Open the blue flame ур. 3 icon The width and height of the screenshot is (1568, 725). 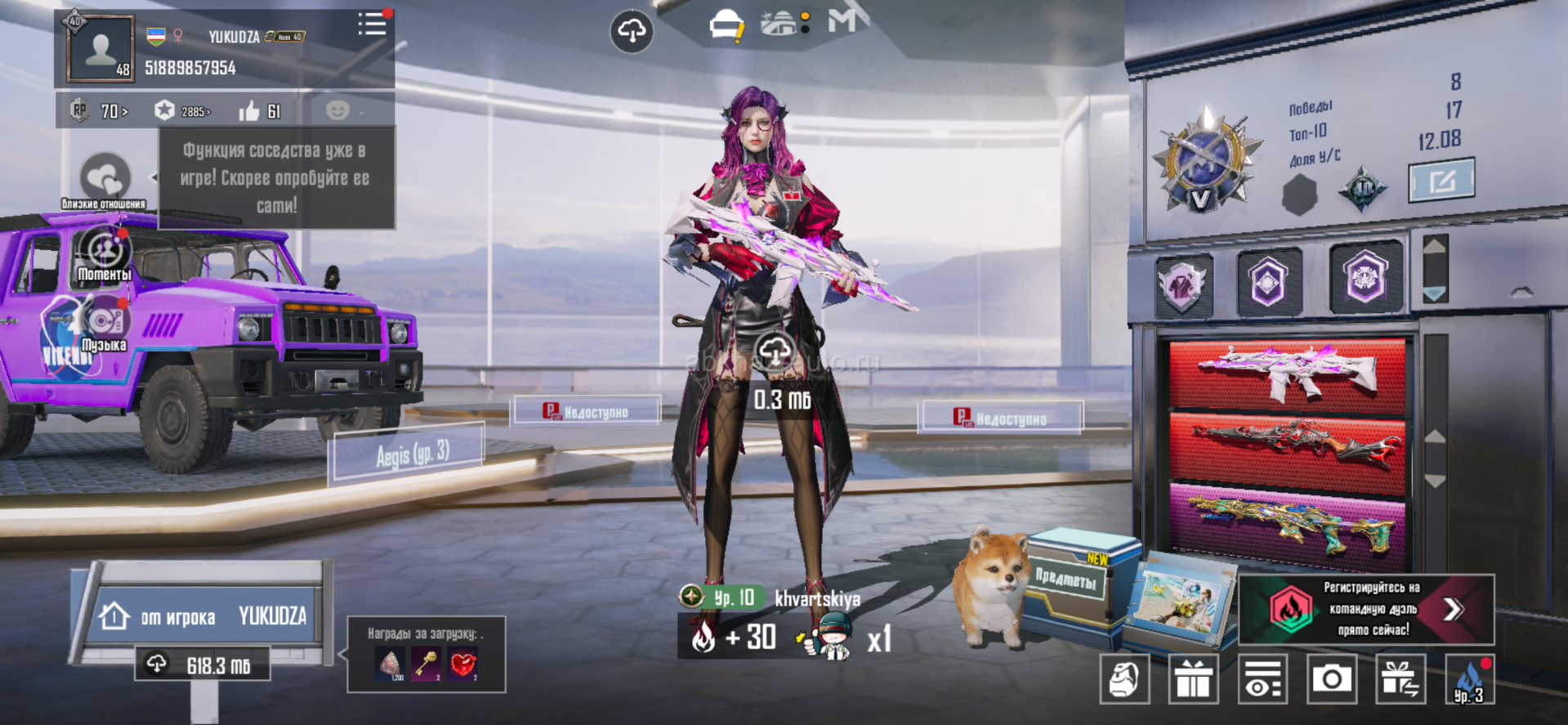tap(1469, 679)
